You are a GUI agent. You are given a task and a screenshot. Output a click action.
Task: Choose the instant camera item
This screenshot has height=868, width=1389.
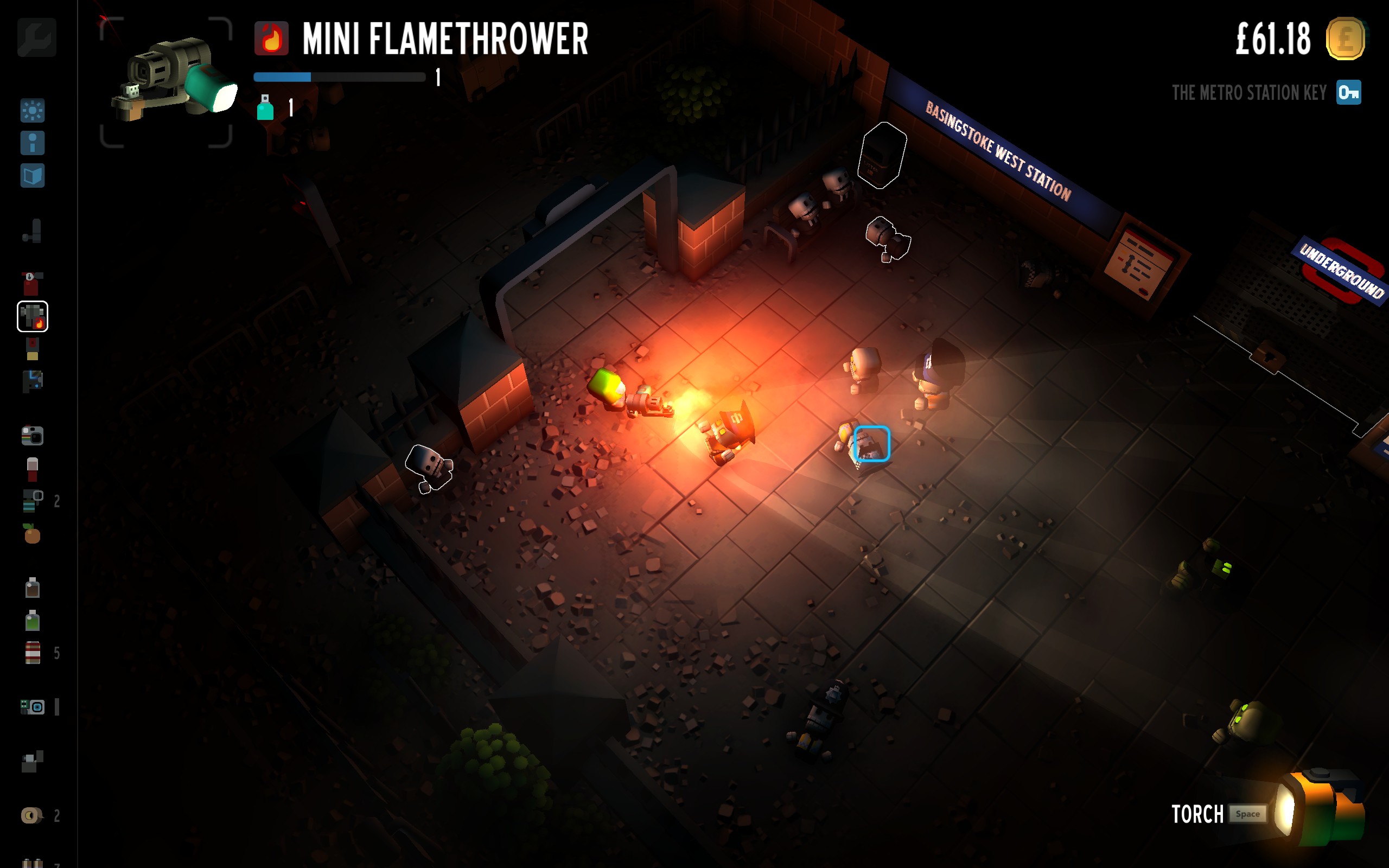tap(33, 436)
